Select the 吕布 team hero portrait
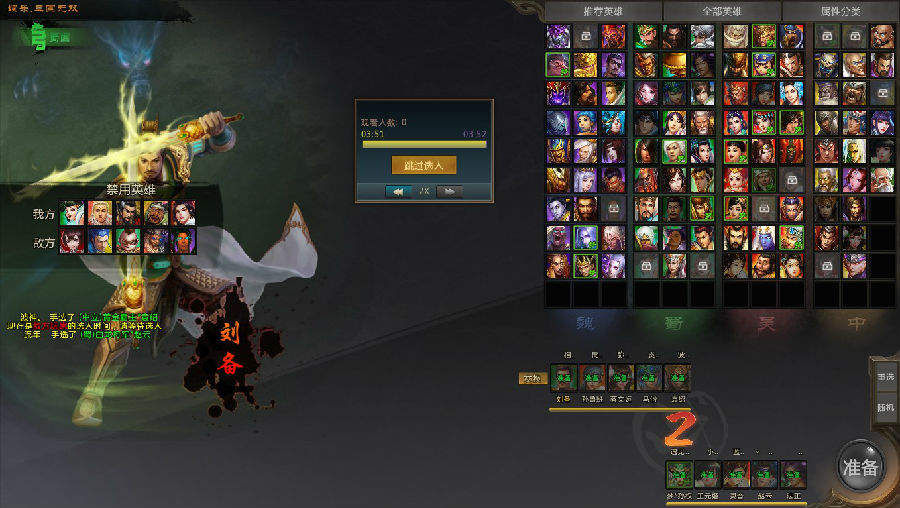 [677, 378]
